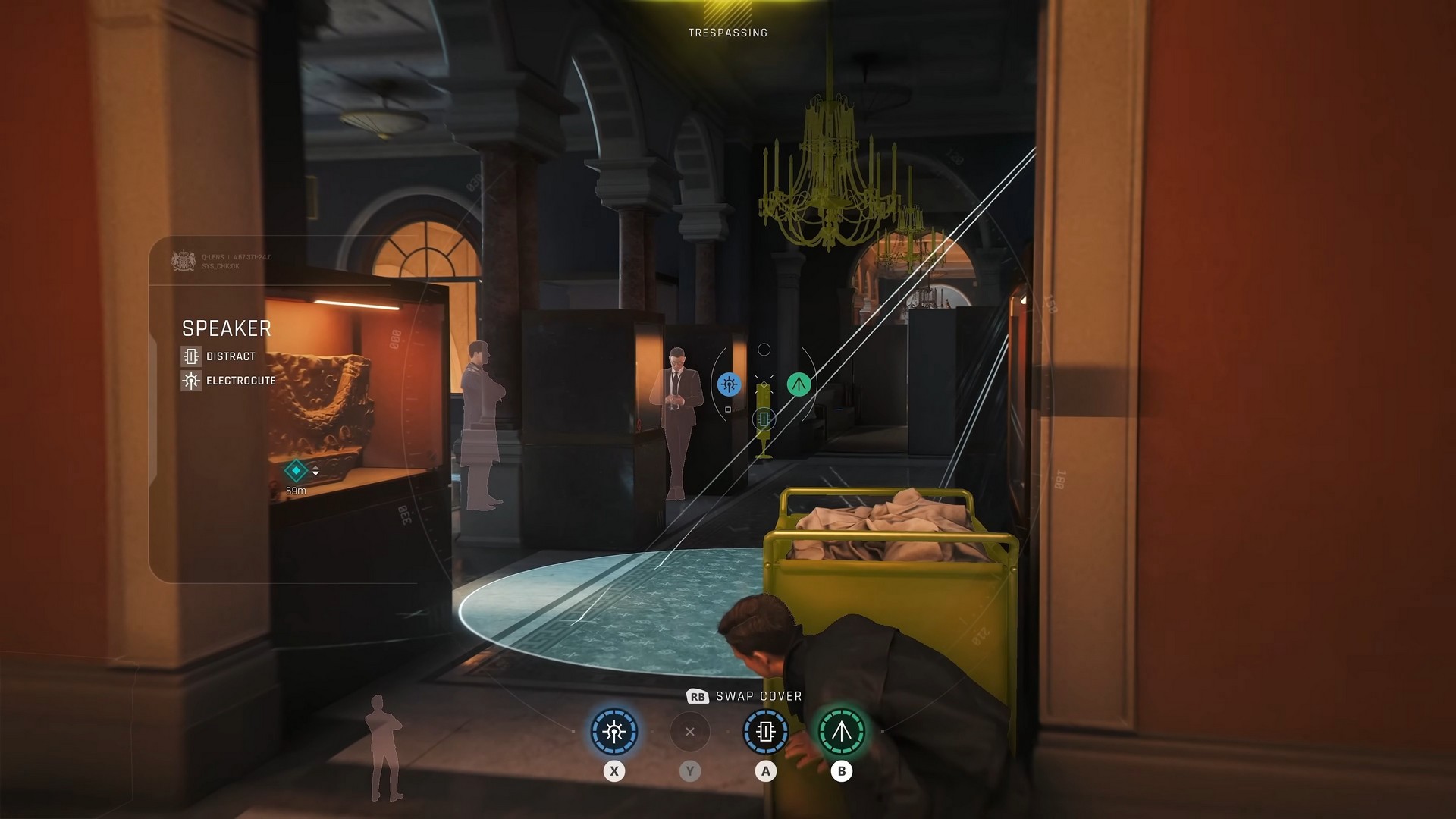Expand the stepper arrows beside the waypoint diamond
1456x819 pixels.
(315, 470)
